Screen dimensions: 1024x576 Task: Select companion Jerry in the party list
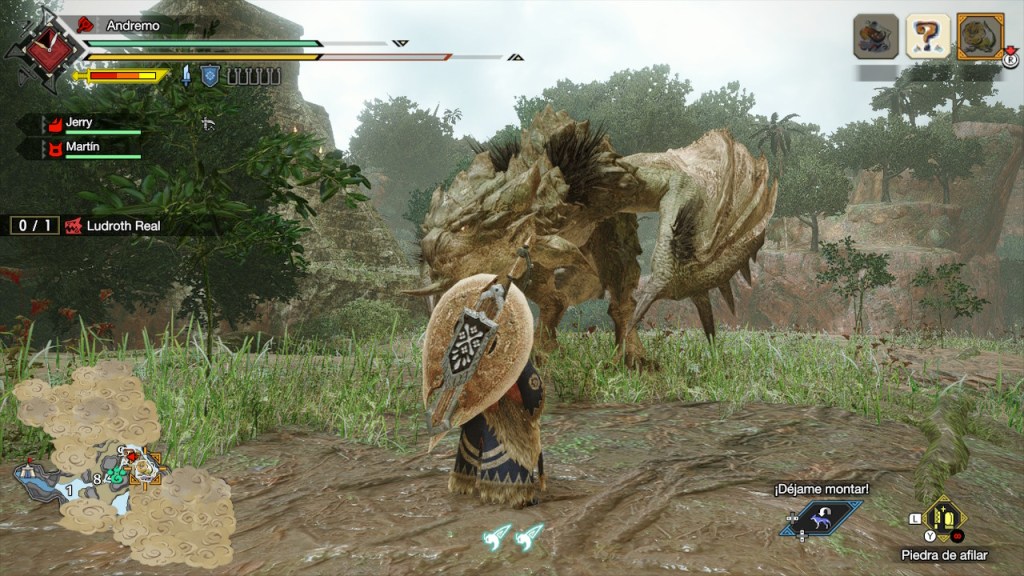click(x=78, y=124)
